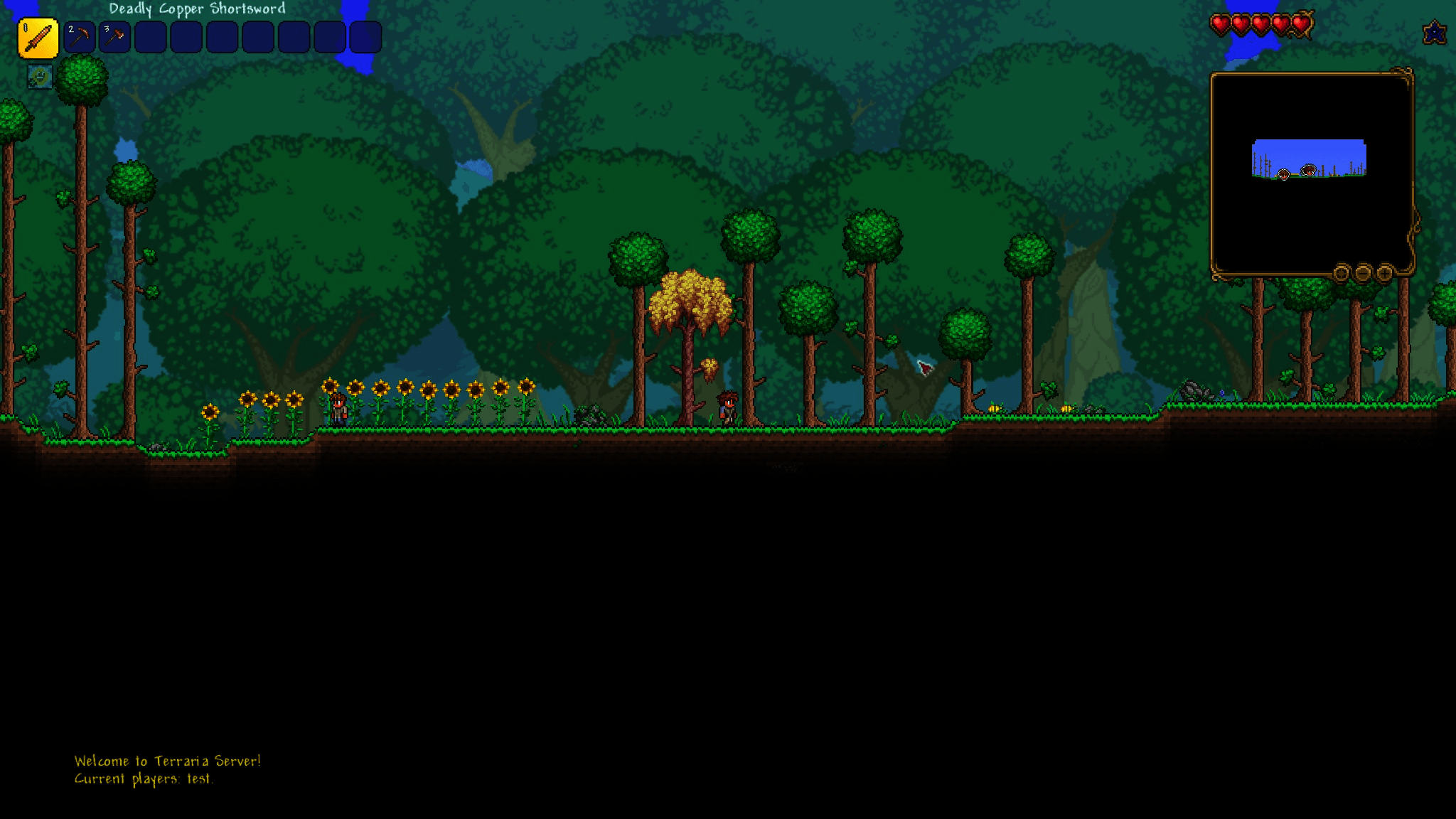
Task: Click the last empty hotbar slot
Action: [x=365, y=36]
